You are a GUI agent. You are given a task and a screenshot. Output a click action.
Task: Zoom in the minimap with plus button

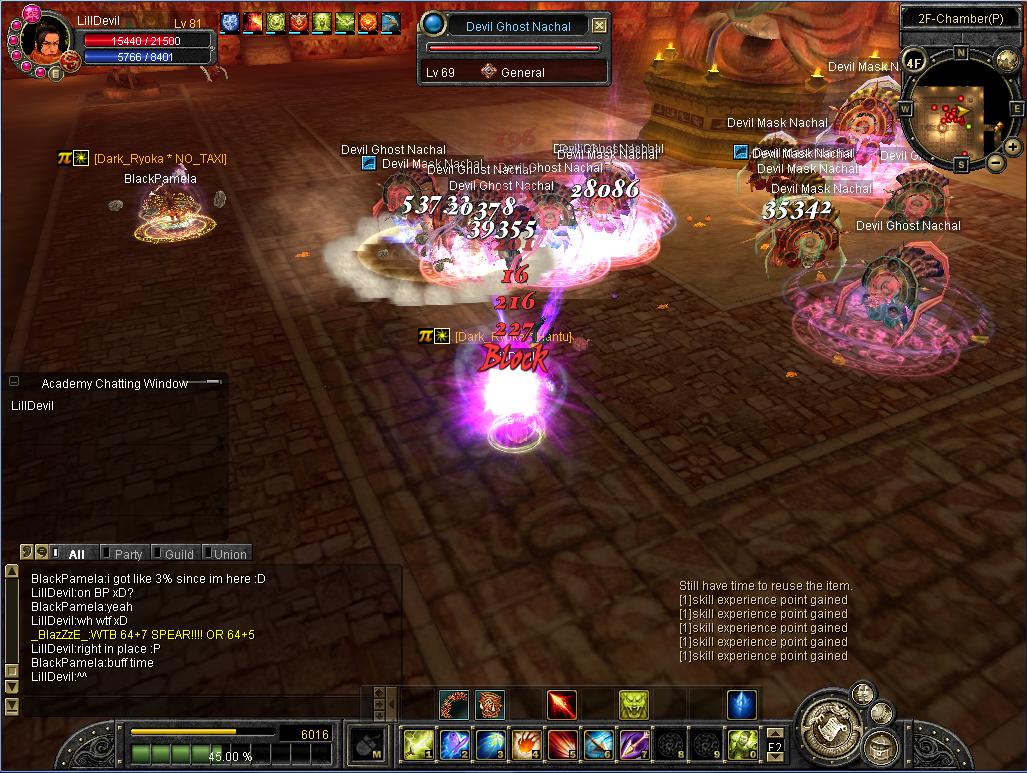tap(1013, 147)
